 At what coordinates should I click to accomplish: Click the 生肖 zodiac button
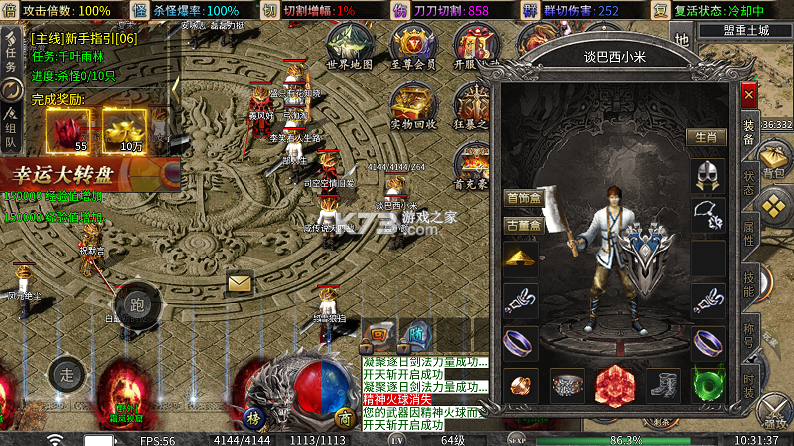[x=706, y=137]
